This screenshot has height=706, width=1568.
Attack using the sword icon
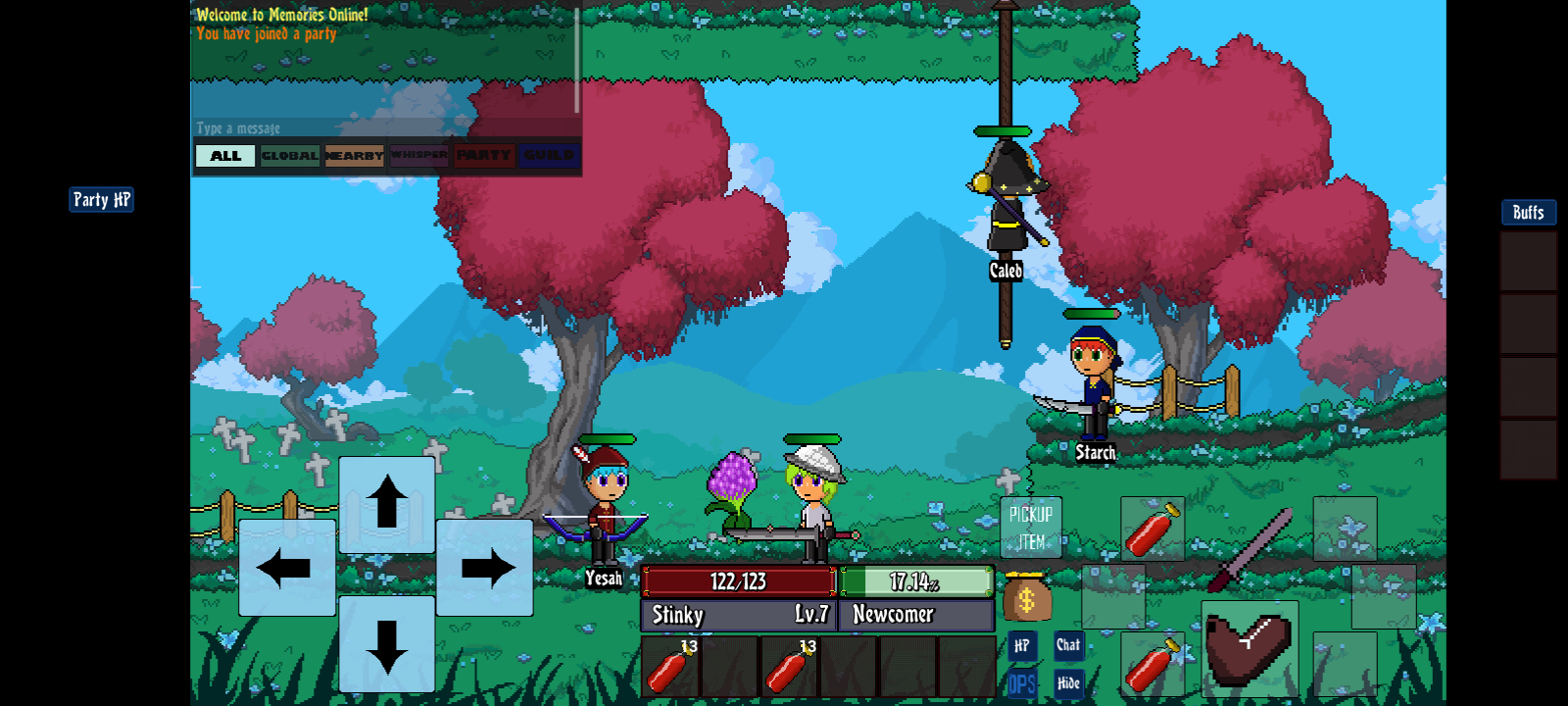pyautogui.click(x=1249, y=551)
